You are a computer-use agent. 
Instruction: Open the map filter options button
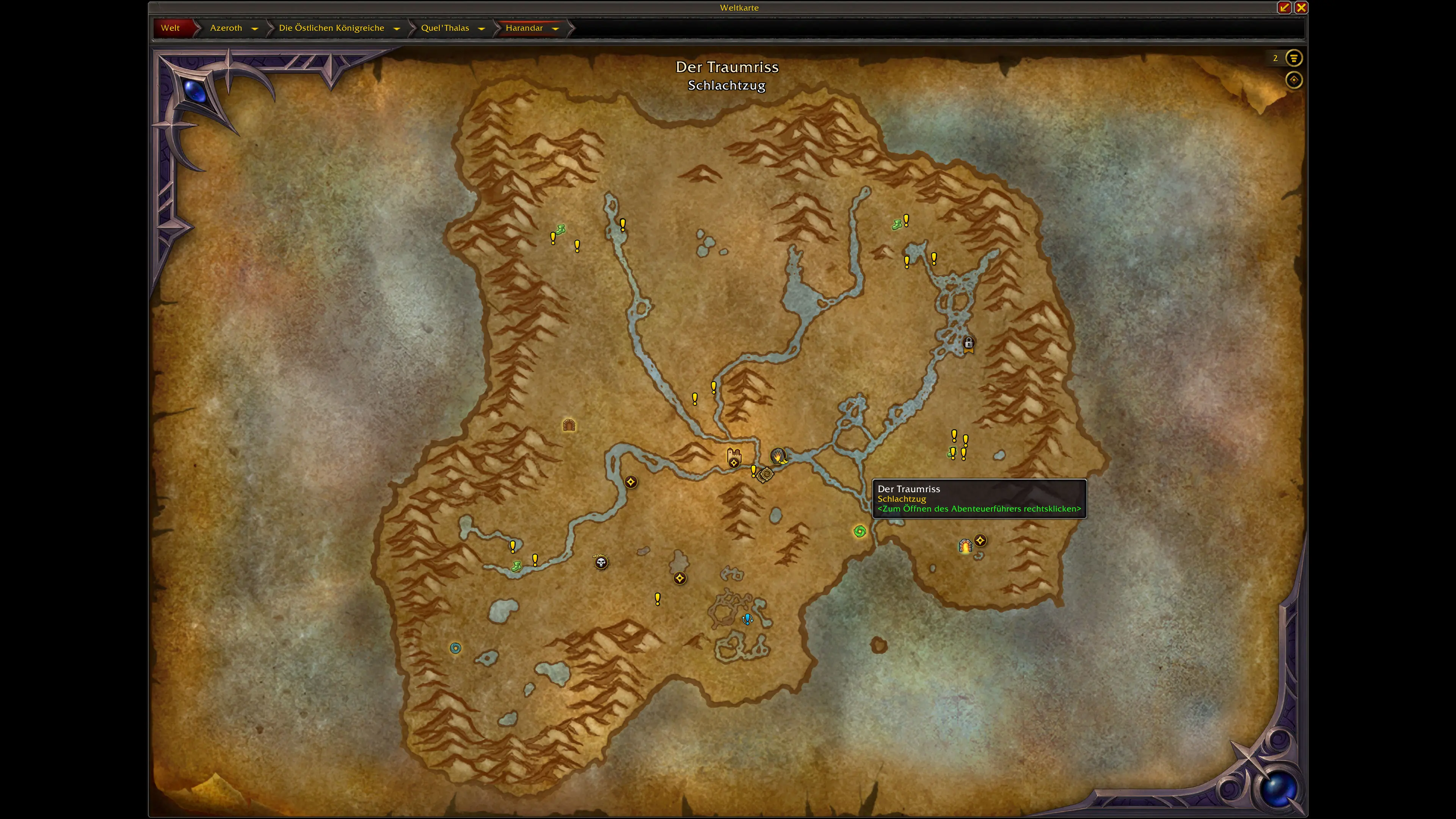pyautogui.click(x=1293, y=58)
